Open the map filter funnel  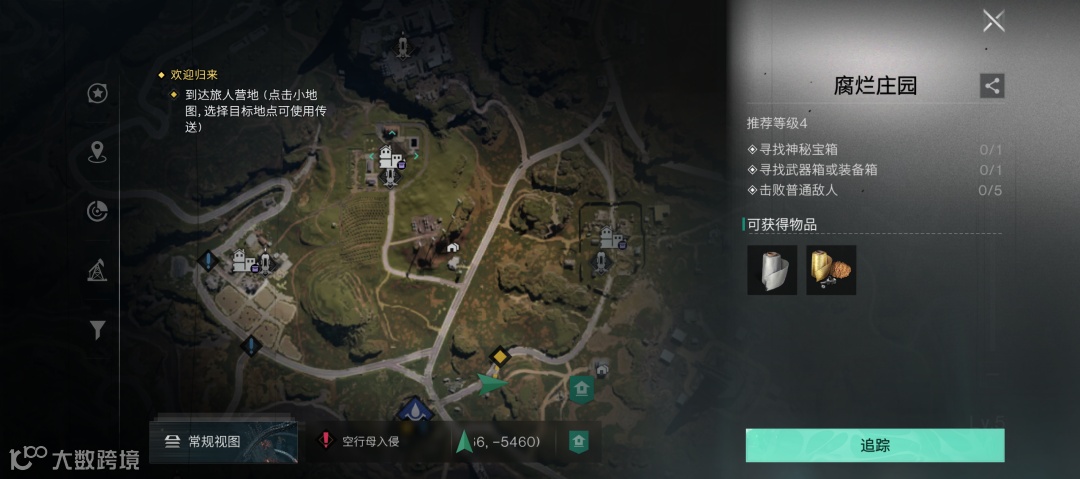point(97,329)
